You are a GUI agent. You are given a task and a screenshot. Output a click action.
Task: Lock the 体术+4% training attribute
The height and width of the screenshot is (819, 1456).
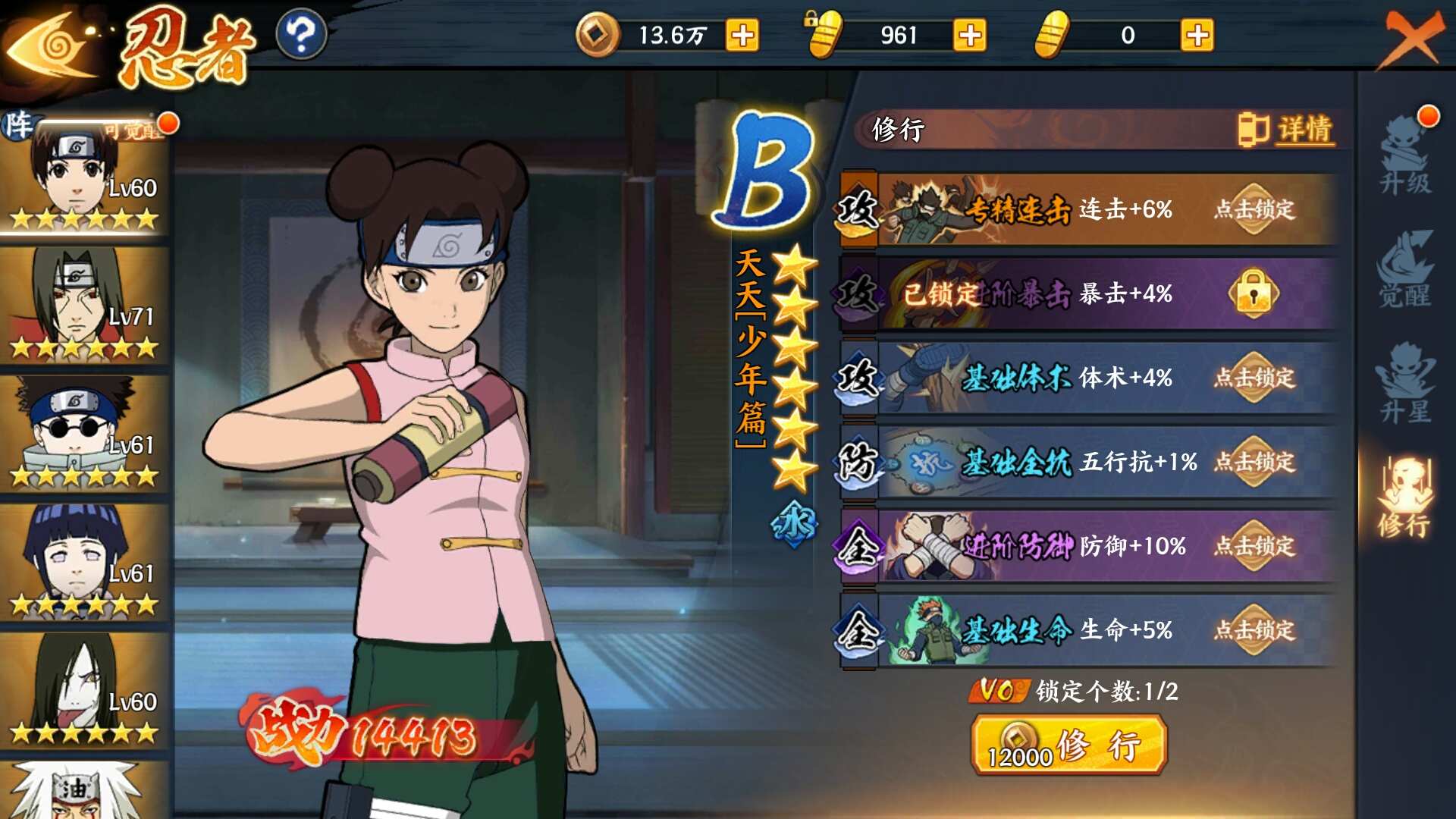pyautogui.click(x=1254, y=378)
